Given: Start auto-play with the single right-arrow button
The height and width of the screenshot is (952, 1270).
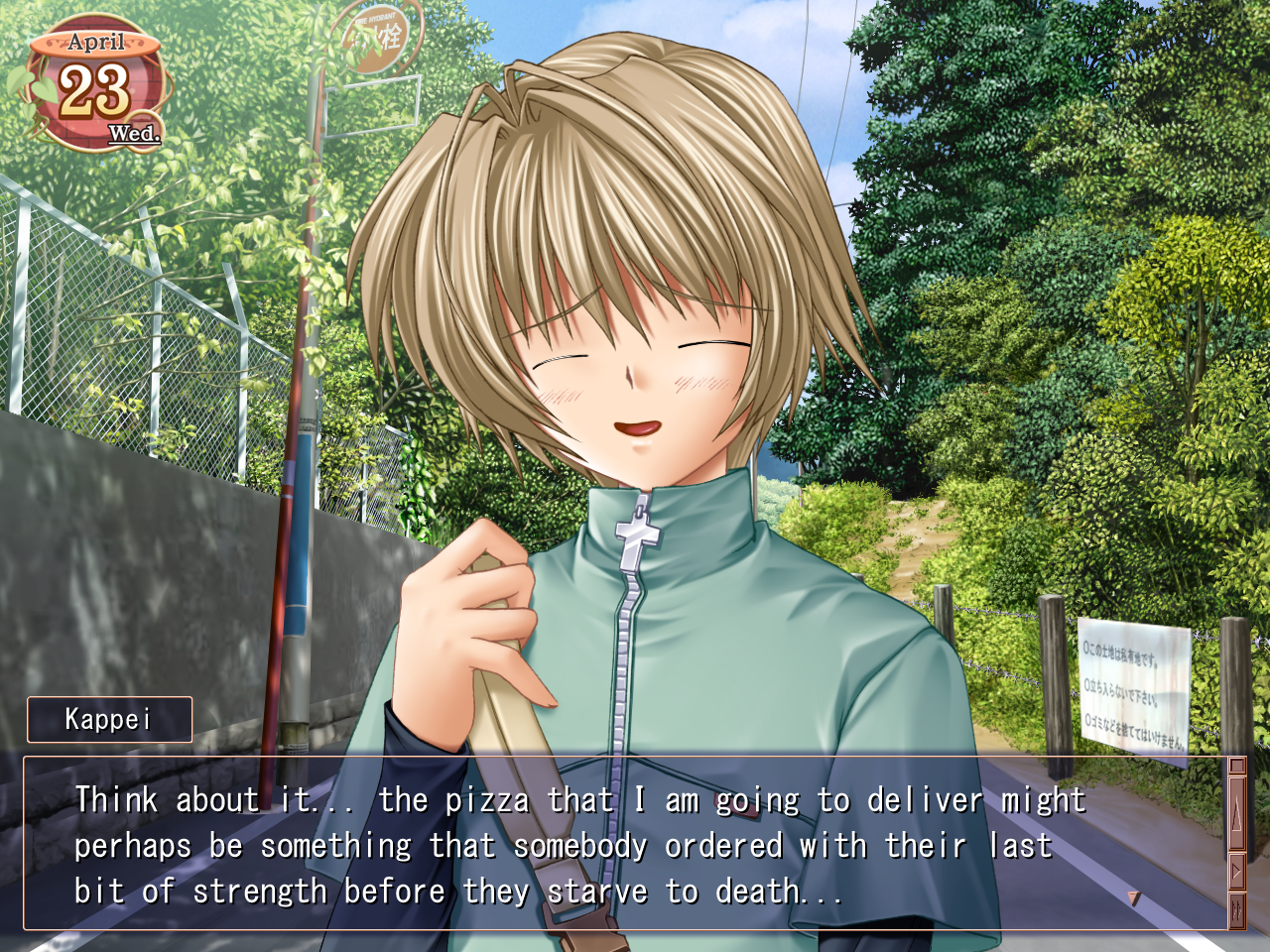Looking at the screenshot, I should click(1236, 873).
